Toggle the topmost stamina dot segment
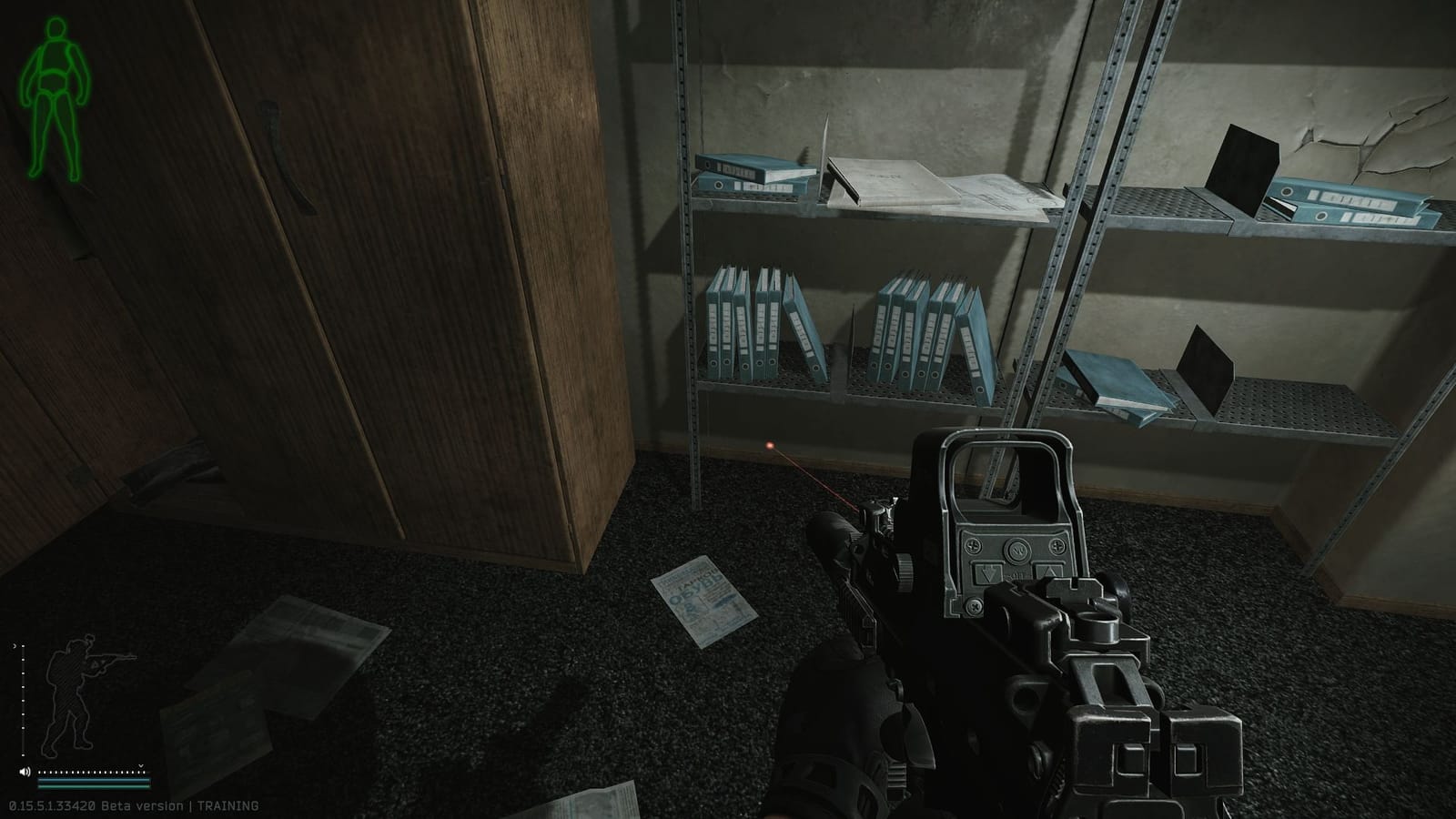The width and height of the screenshot is (1456, 819). [23, 646]
